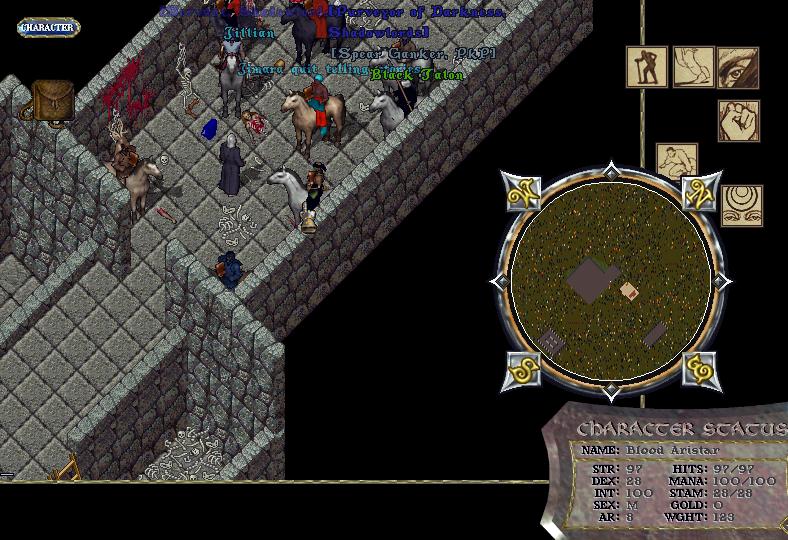Open the Character paperdoll button
This screenshot has width=788, height=540.
pyautogui.click(x=48, y=28)
